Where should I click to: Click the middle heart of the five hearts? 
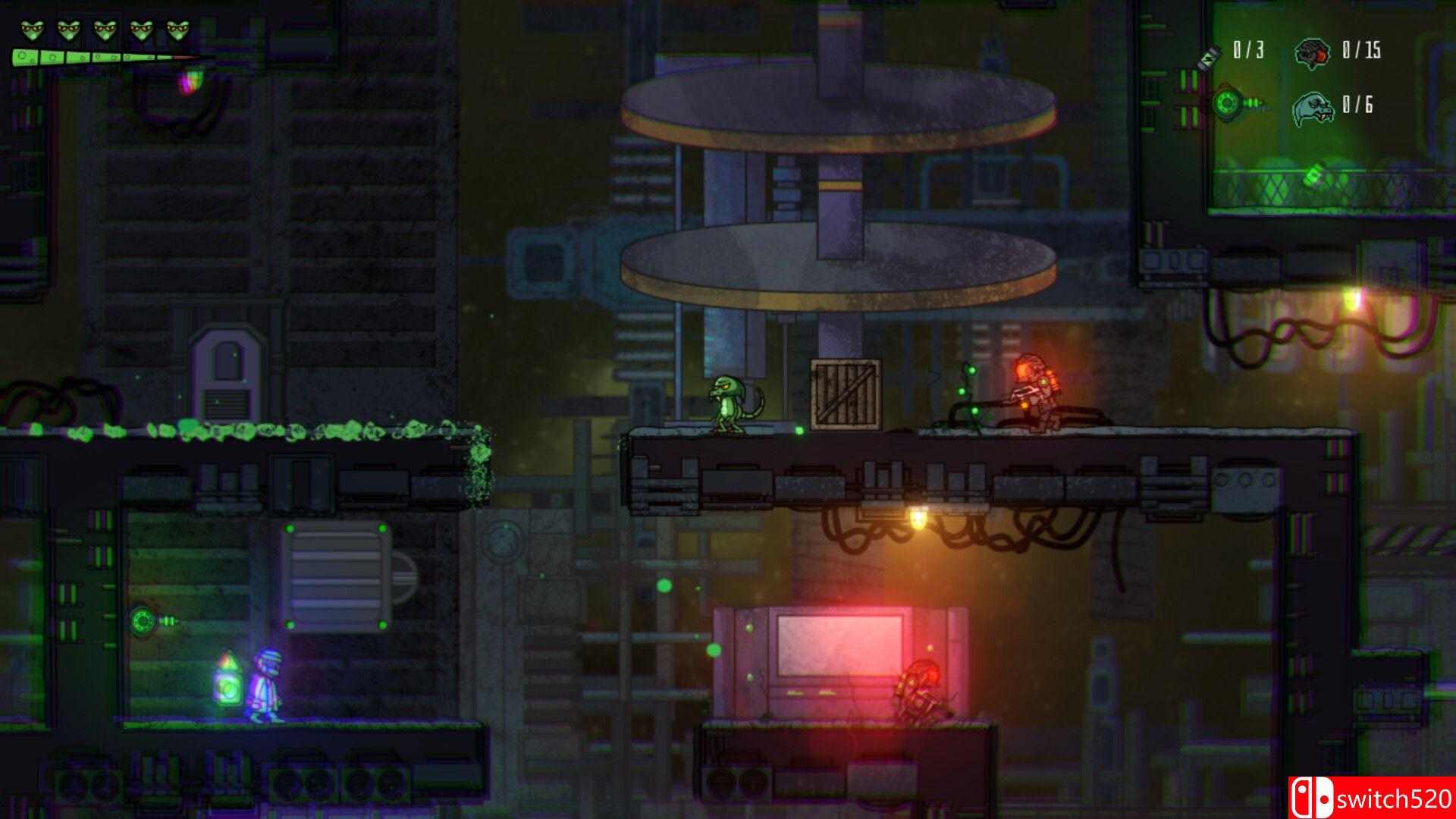(x=104, y=30)
